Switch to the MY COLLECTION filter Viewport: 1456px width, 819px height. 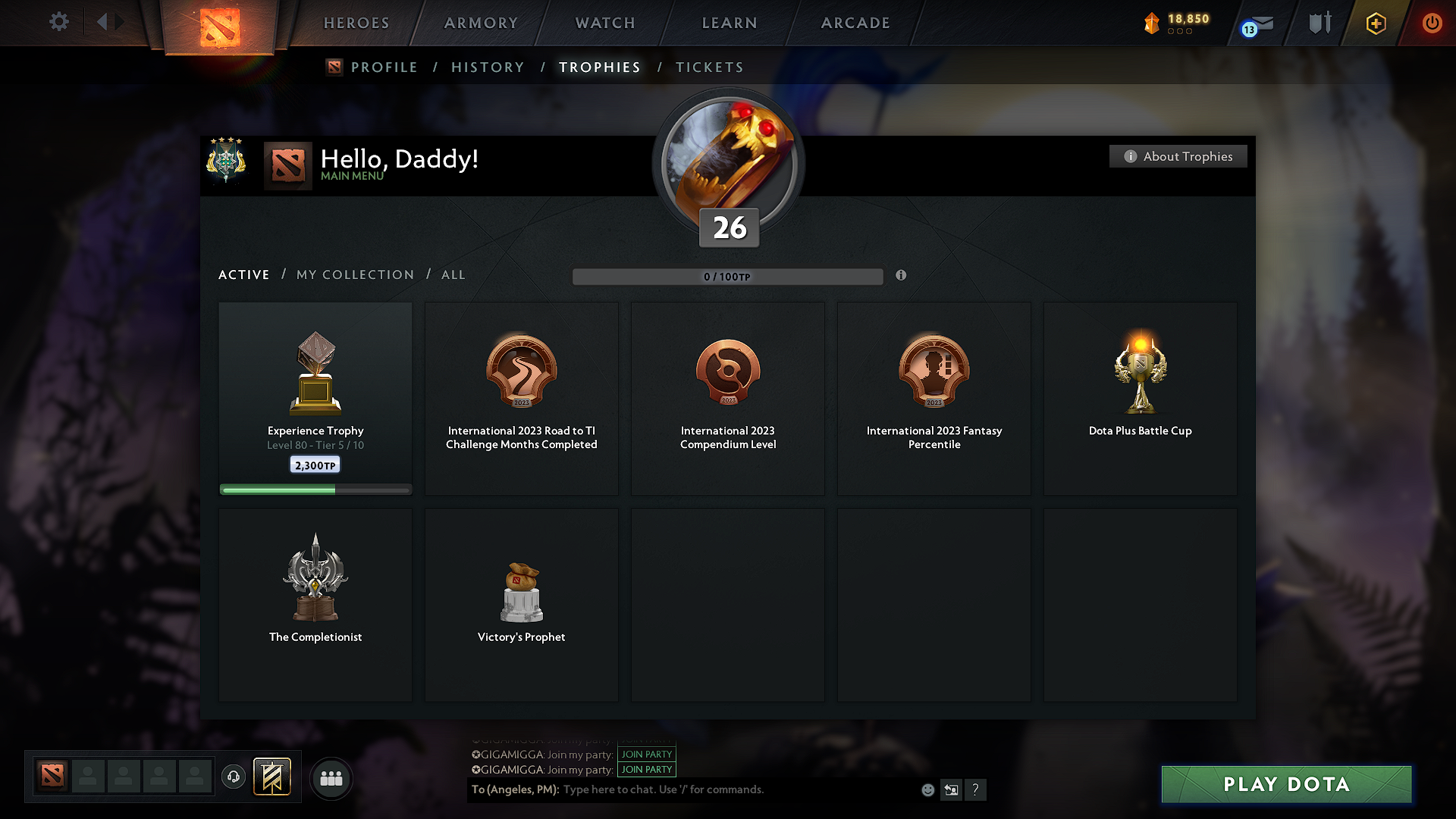[354, 275]
